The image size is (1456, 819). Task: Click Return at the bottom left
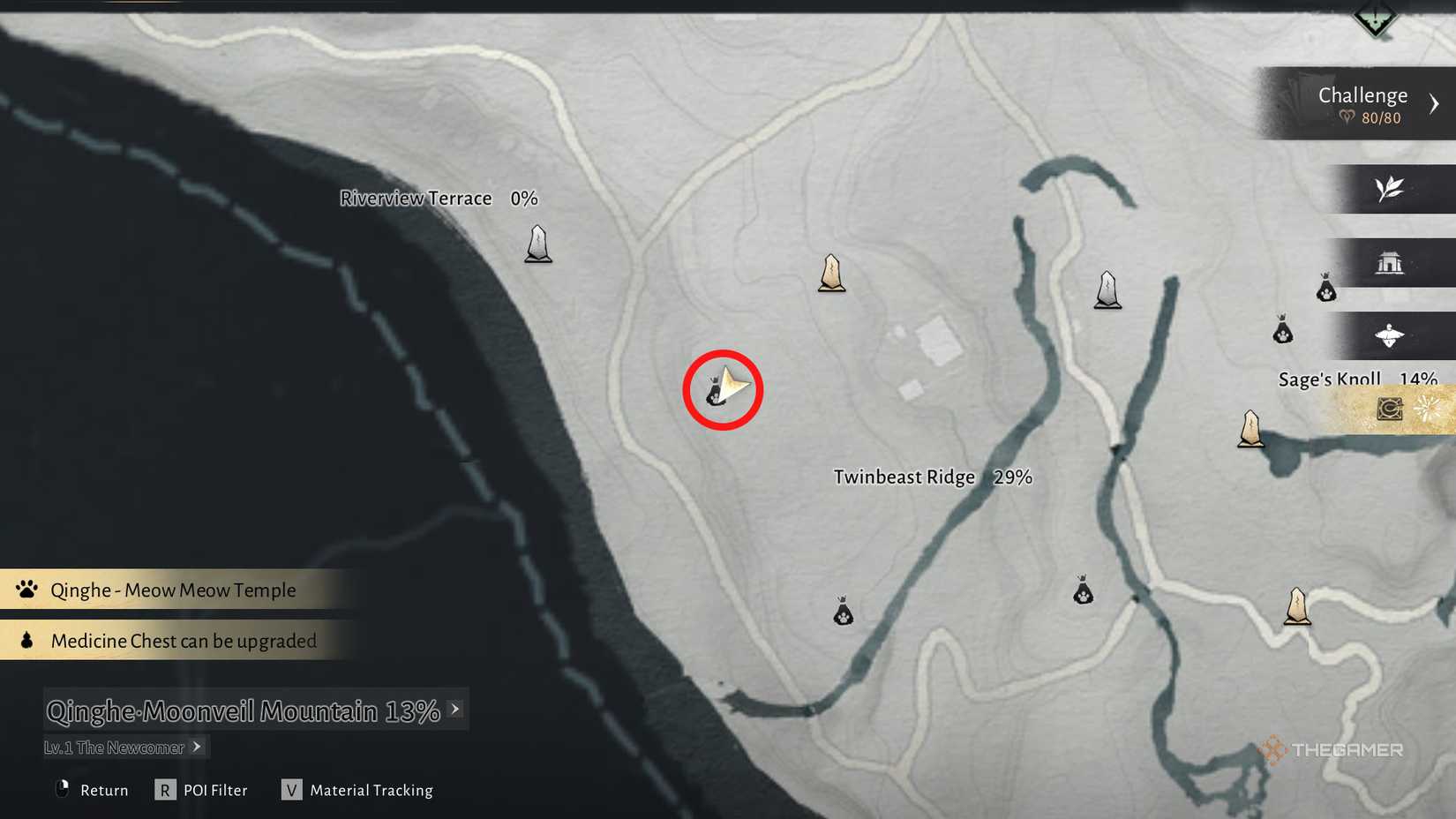(103, 790)
